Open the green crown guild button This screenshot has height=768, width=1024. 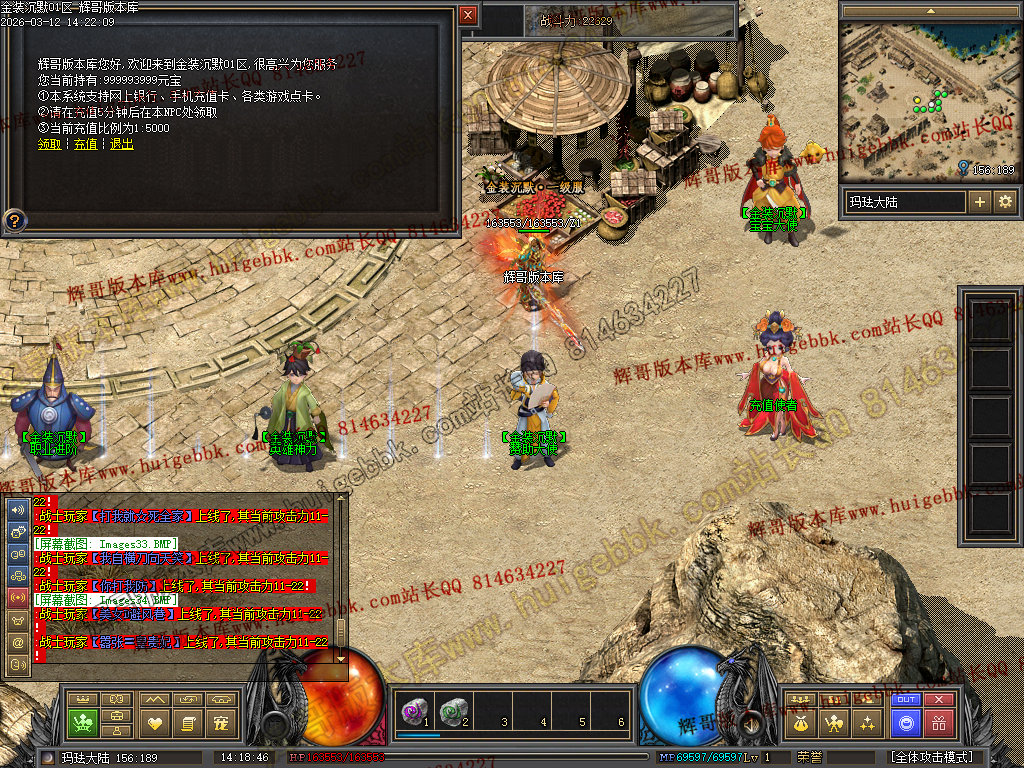[84, 722]
